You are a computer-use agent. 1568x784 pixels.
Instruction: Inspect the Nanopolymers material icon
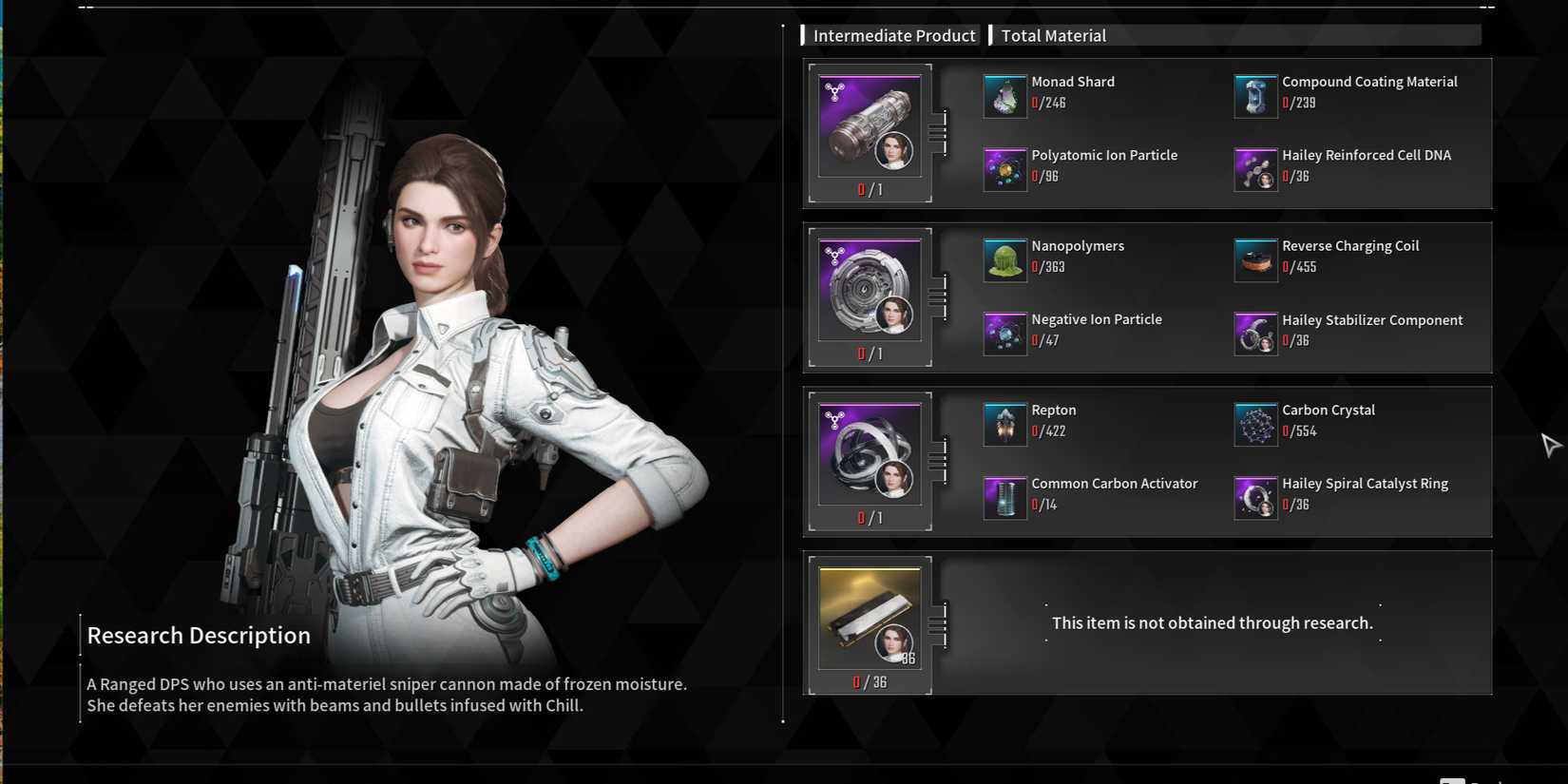point(1004,260)
